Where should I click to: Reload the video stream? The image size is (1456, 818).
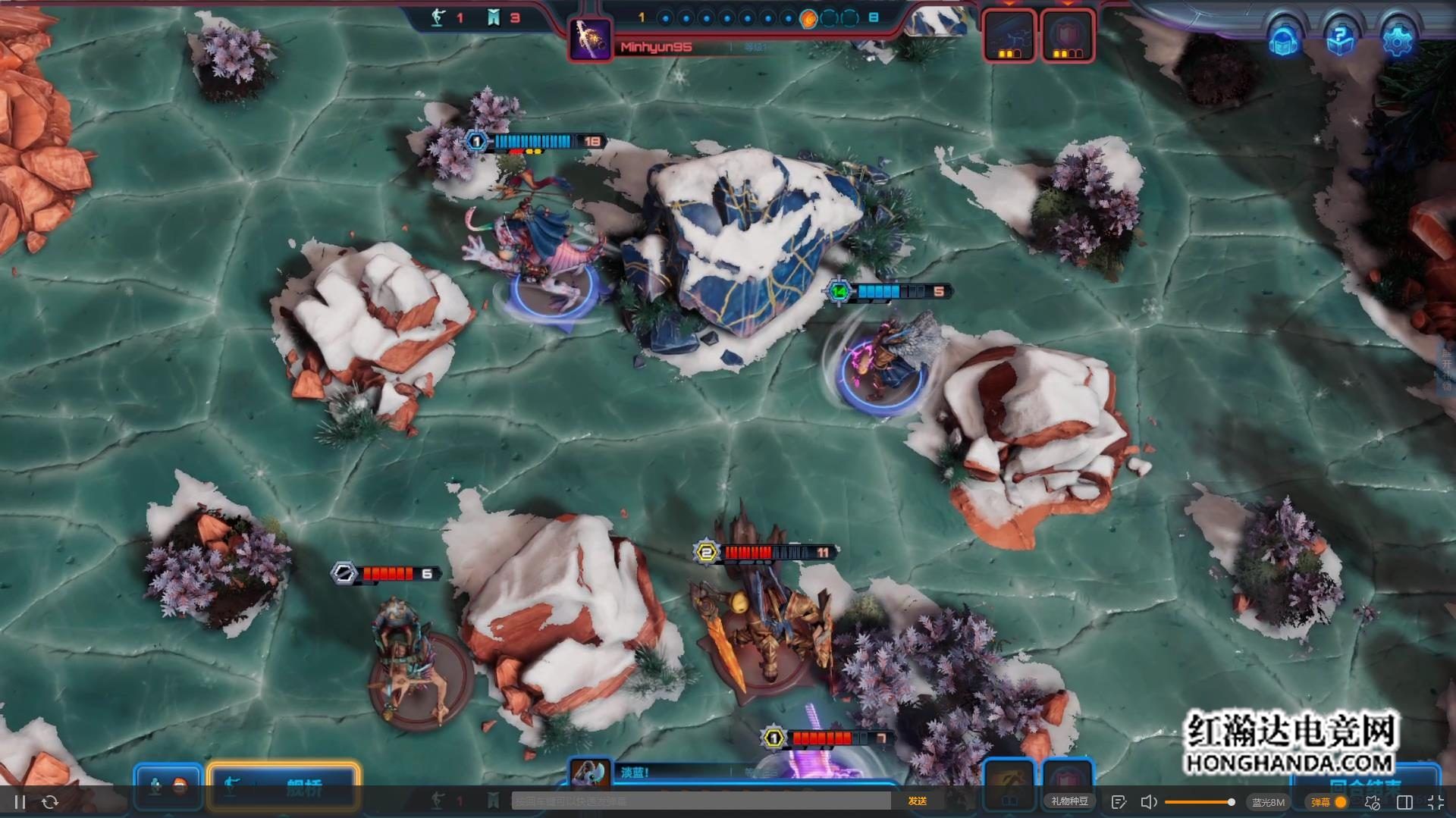coord(50,802)
